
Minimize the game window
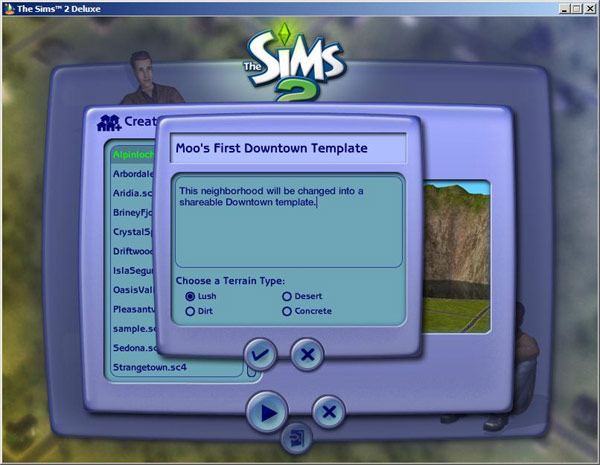(x=563, y=8)
